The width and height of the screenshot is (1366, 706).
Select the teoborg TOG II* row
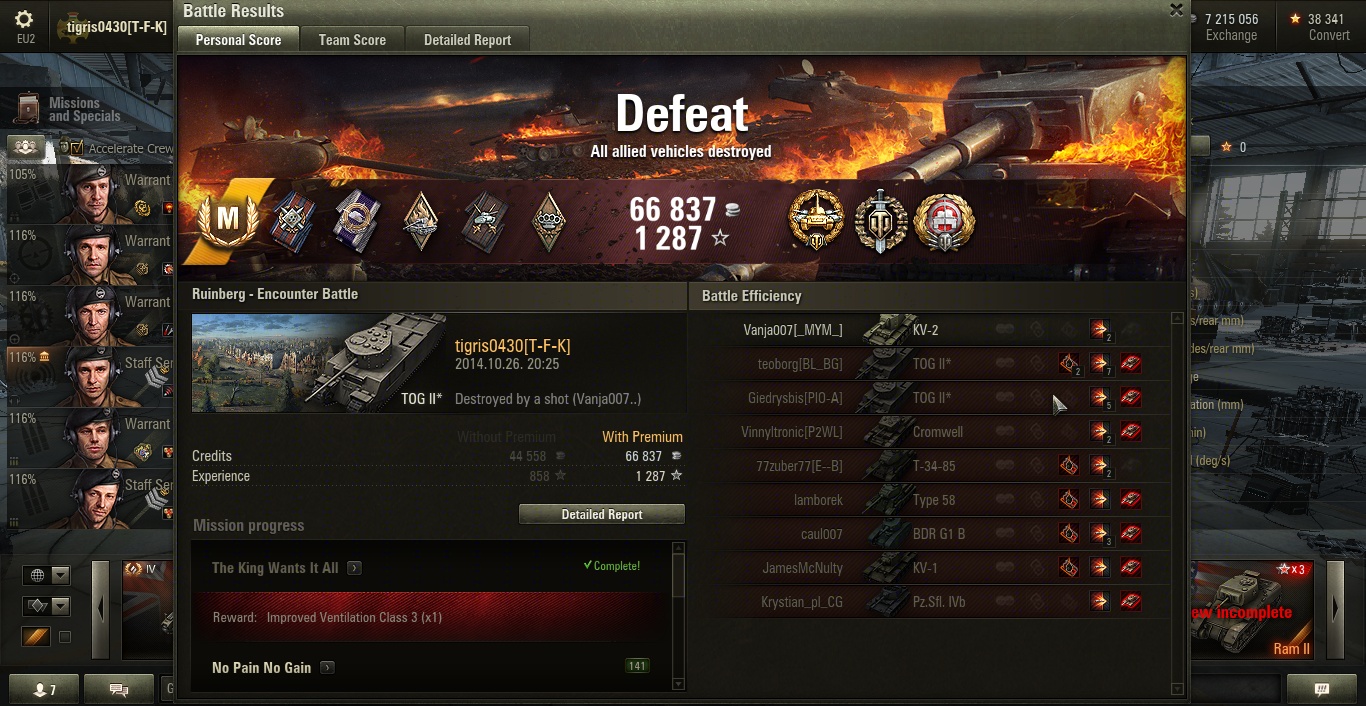(x=940, y=364)
